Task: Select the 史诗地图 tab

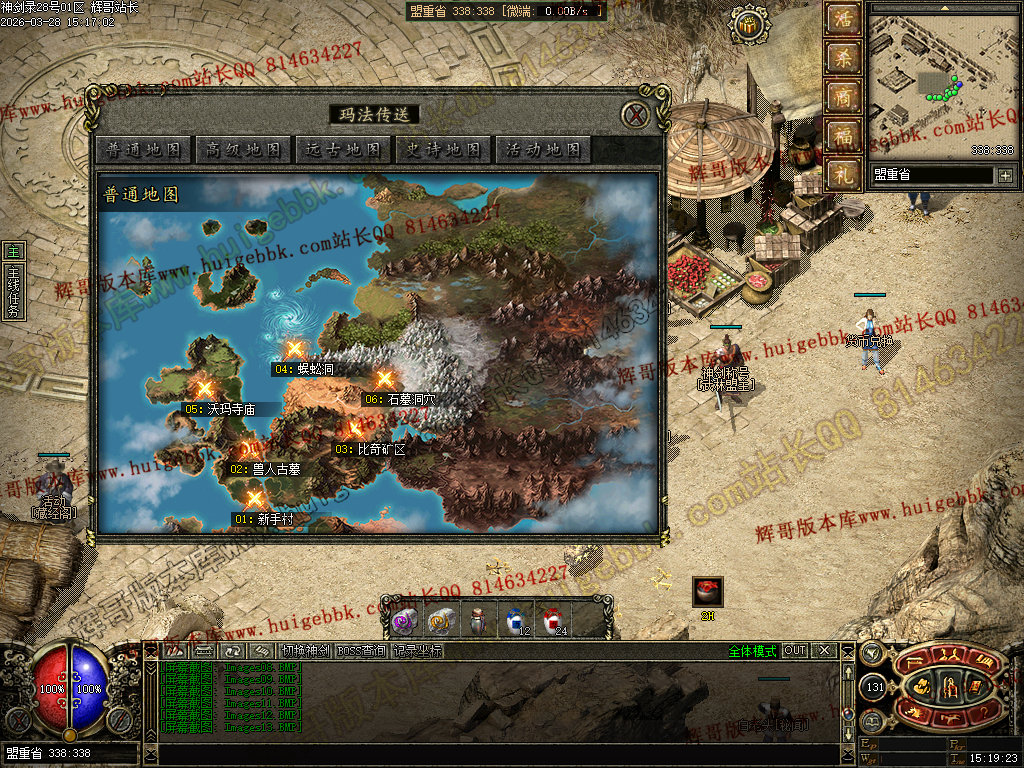Action: [x=443, y=150]
